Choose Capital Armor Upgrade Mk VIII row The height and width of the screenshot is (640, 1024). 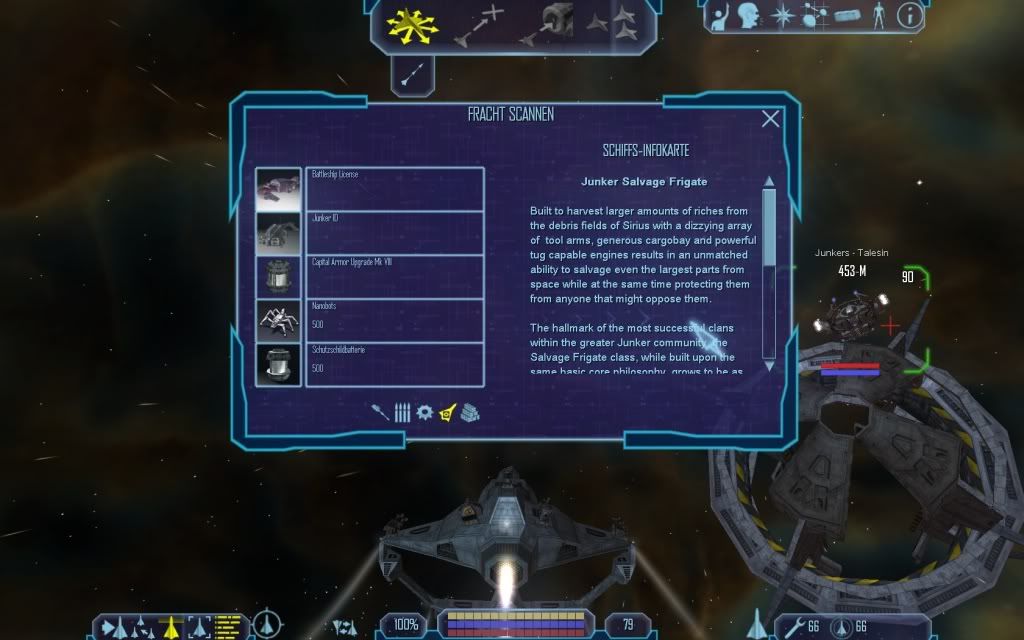tap(396, 276)
